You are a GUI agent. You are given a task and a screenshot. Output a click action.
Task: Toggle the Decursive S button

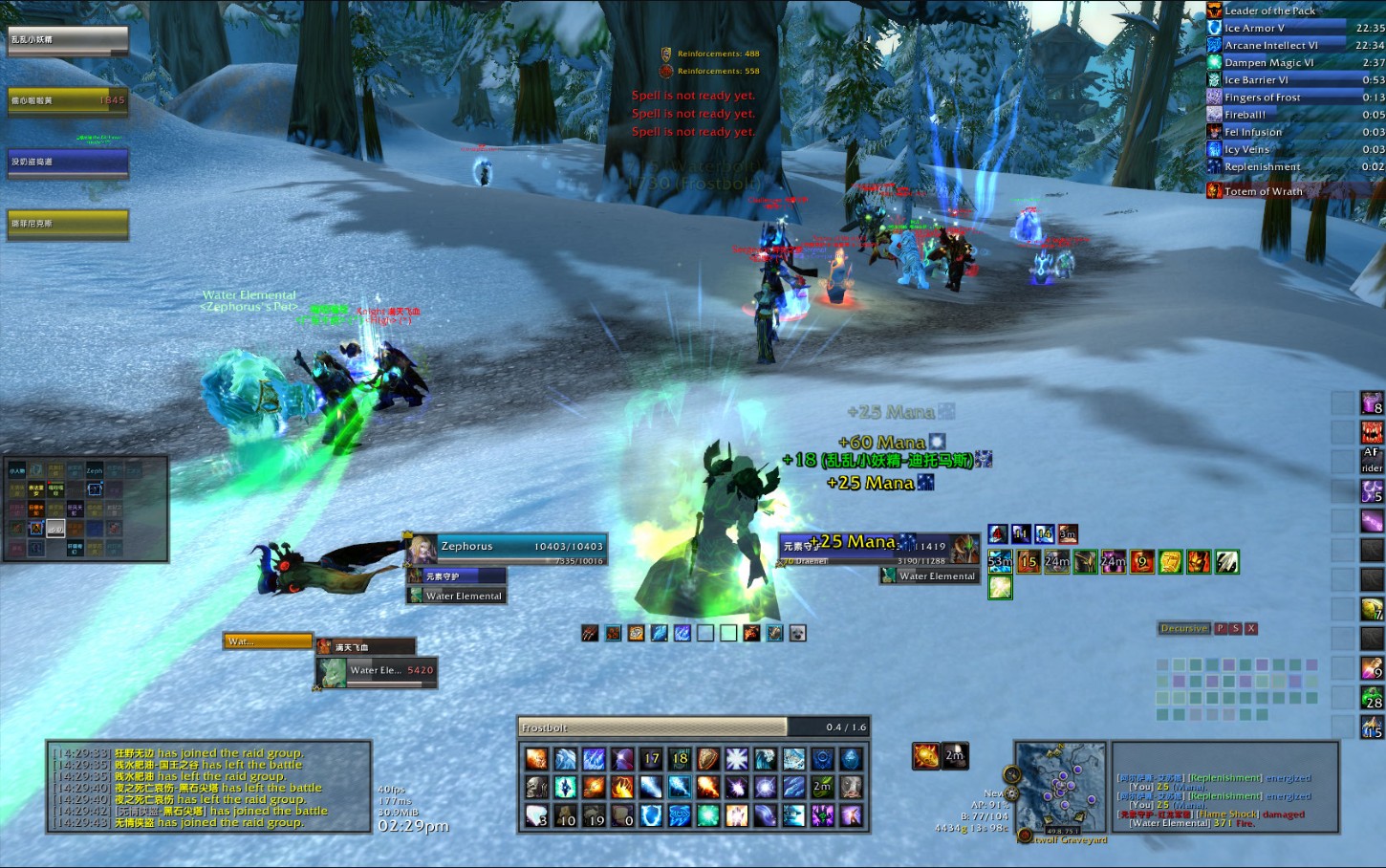(x=1236, y=629)
